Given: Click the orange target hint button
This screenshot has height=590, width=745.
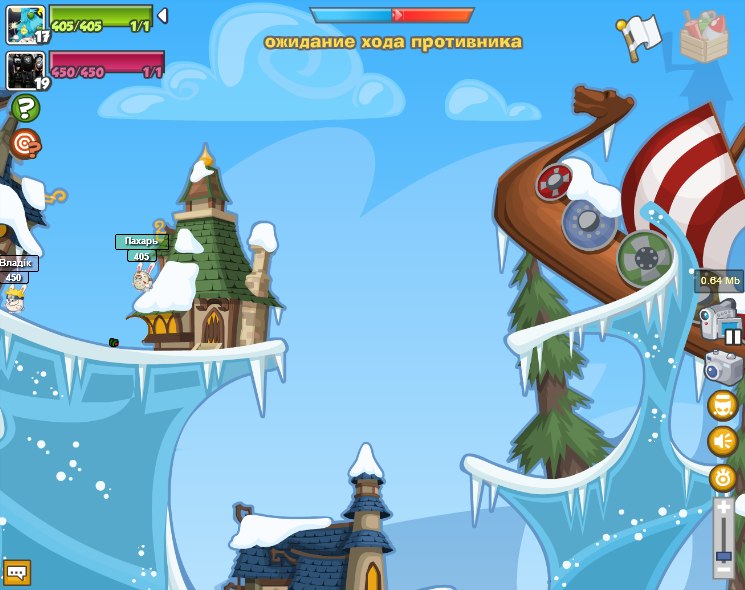Looking at the screenshot, I should (25, 144).
